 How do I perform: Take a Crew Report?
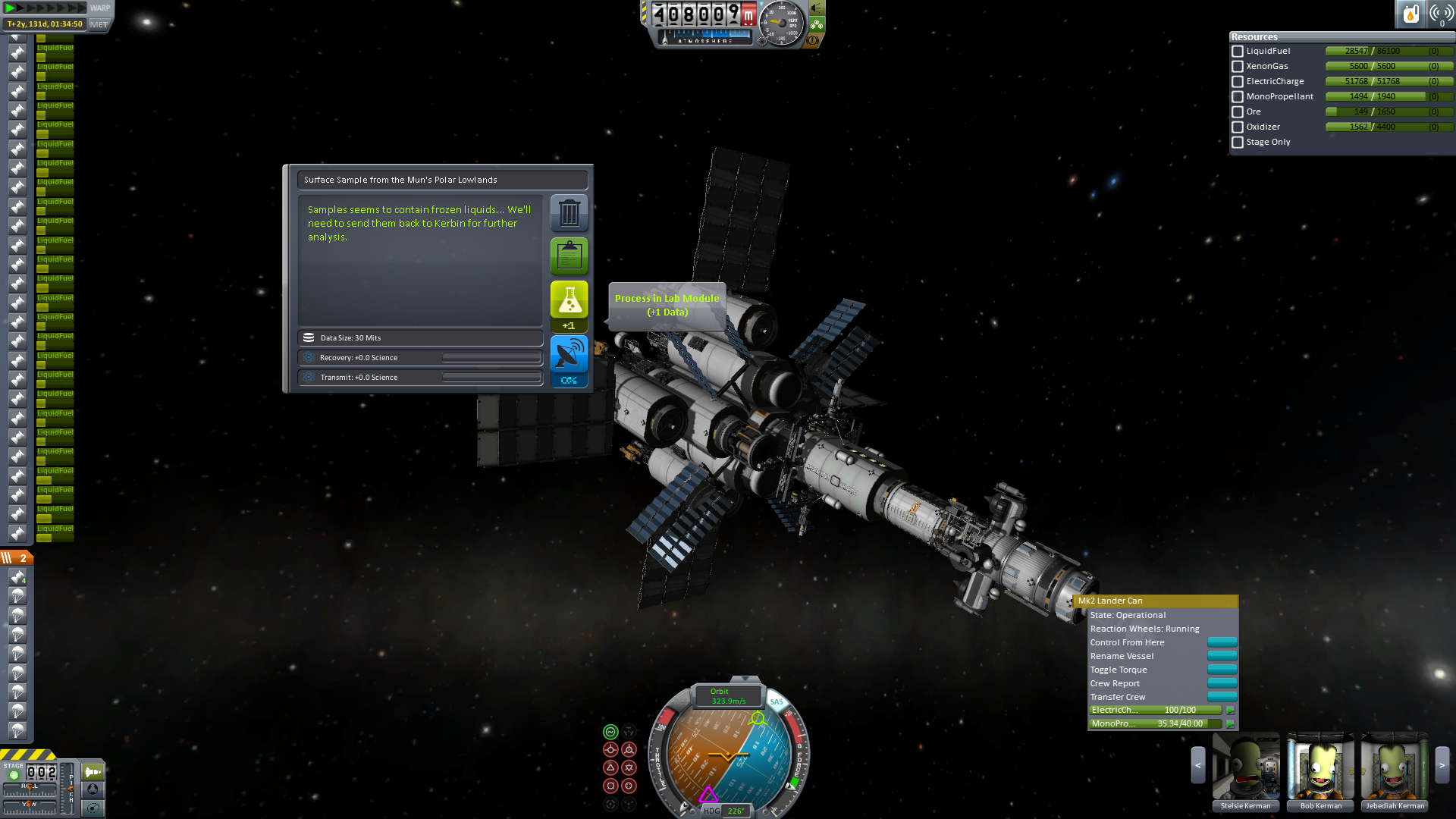[1222, 683]
